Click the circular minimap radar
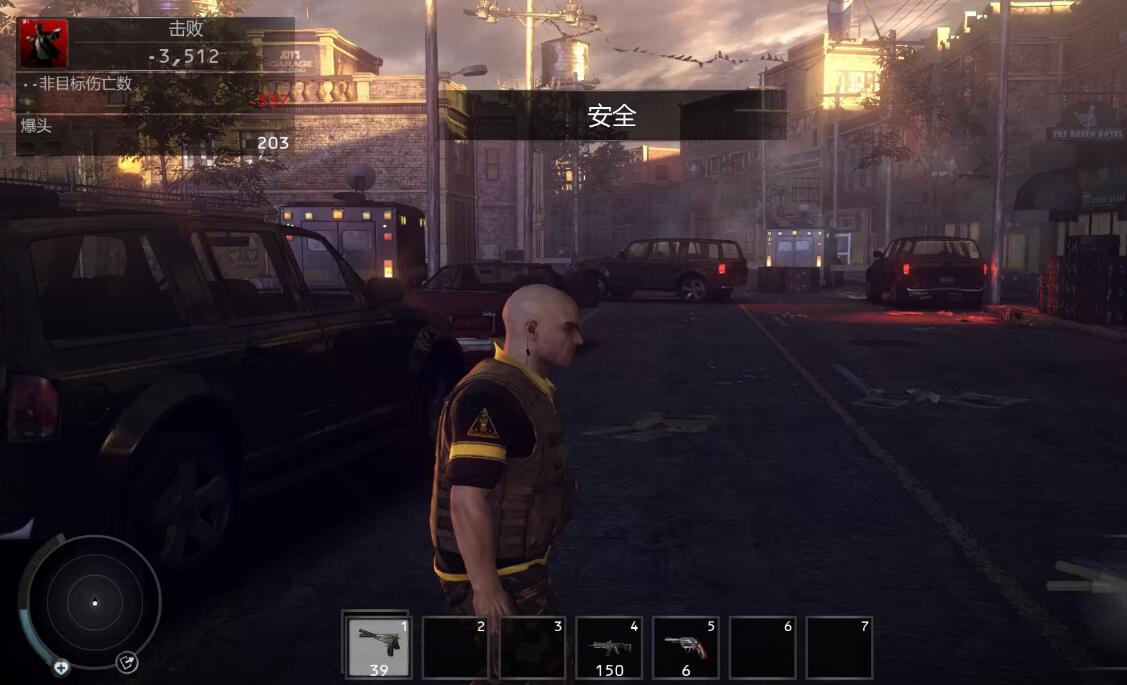The width and height of the screenshot is (1127, 685). (x=94, y=601)
